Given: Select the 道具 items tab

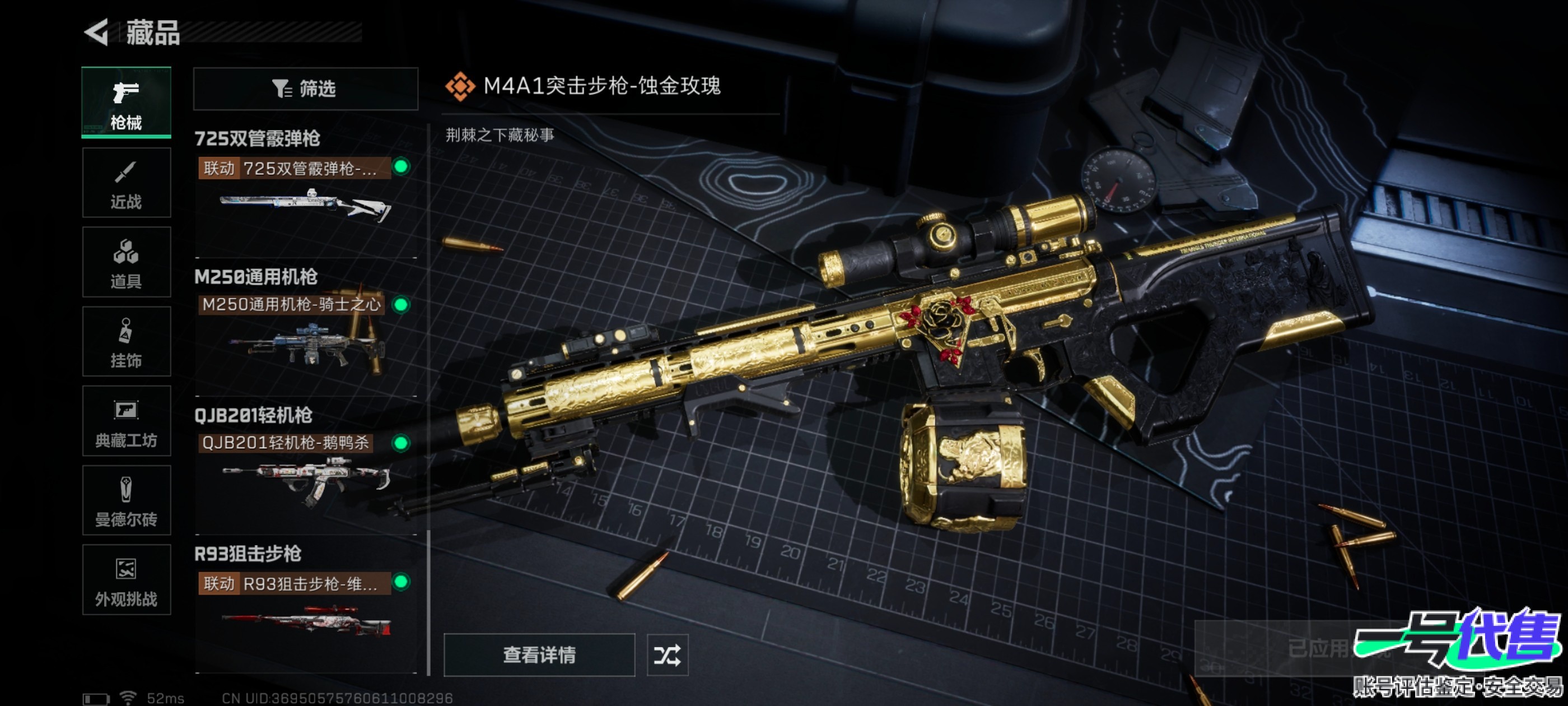Looking at the screenshot, I should tap(126, 262).
